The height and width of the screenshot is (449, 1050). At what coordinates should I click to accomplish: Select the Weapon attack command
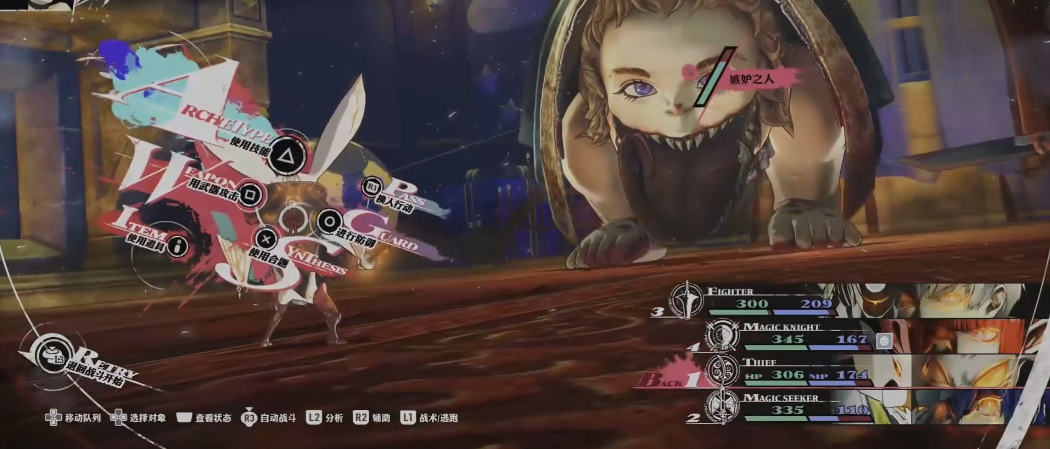(x=253, y=192)
